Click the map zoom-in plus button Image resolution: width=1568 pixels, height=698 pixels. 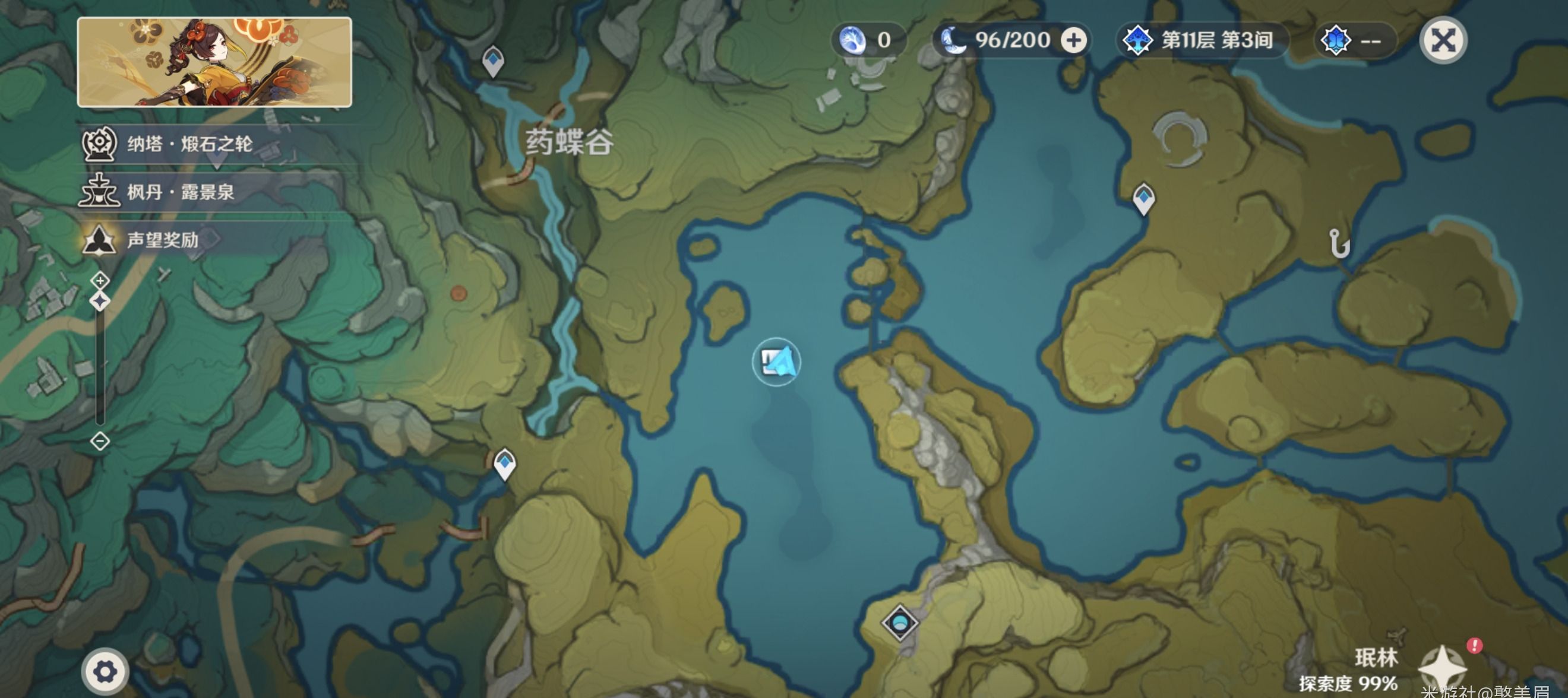click(x=100, y=281)
